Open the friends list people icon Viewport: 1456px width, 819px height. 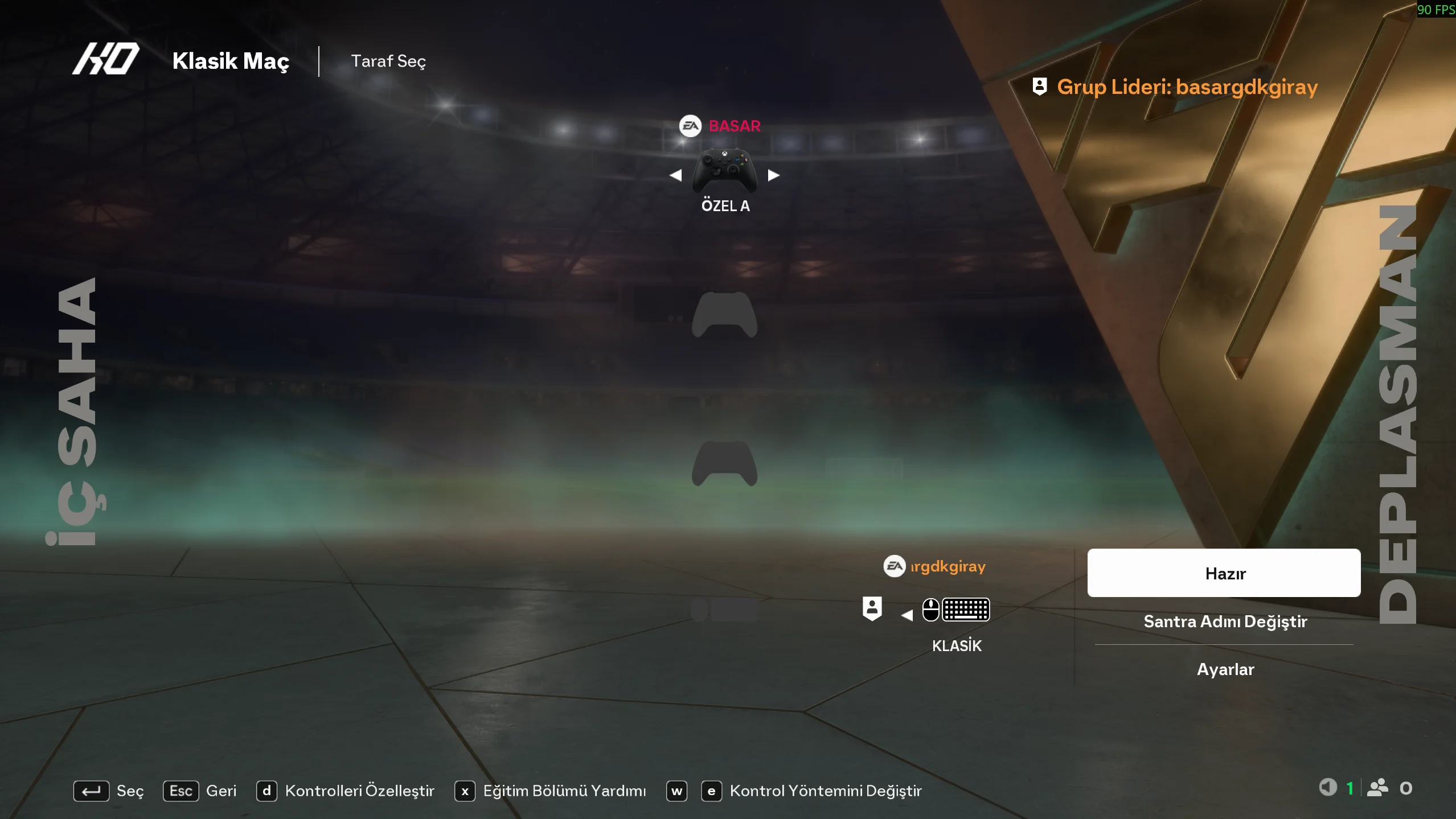coord(1377,788)
